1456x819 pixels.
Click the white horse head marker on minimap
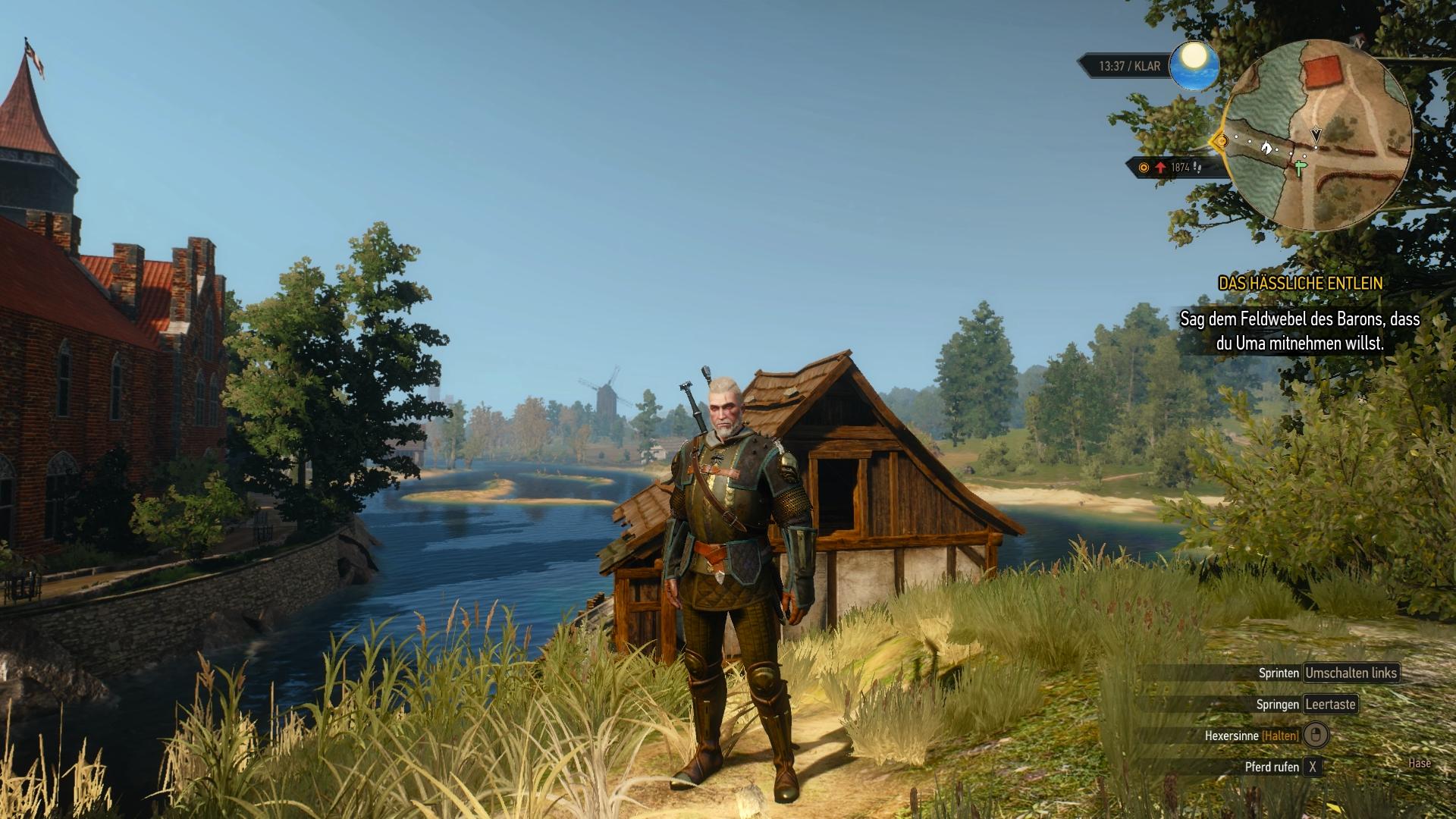point(1266,147)
